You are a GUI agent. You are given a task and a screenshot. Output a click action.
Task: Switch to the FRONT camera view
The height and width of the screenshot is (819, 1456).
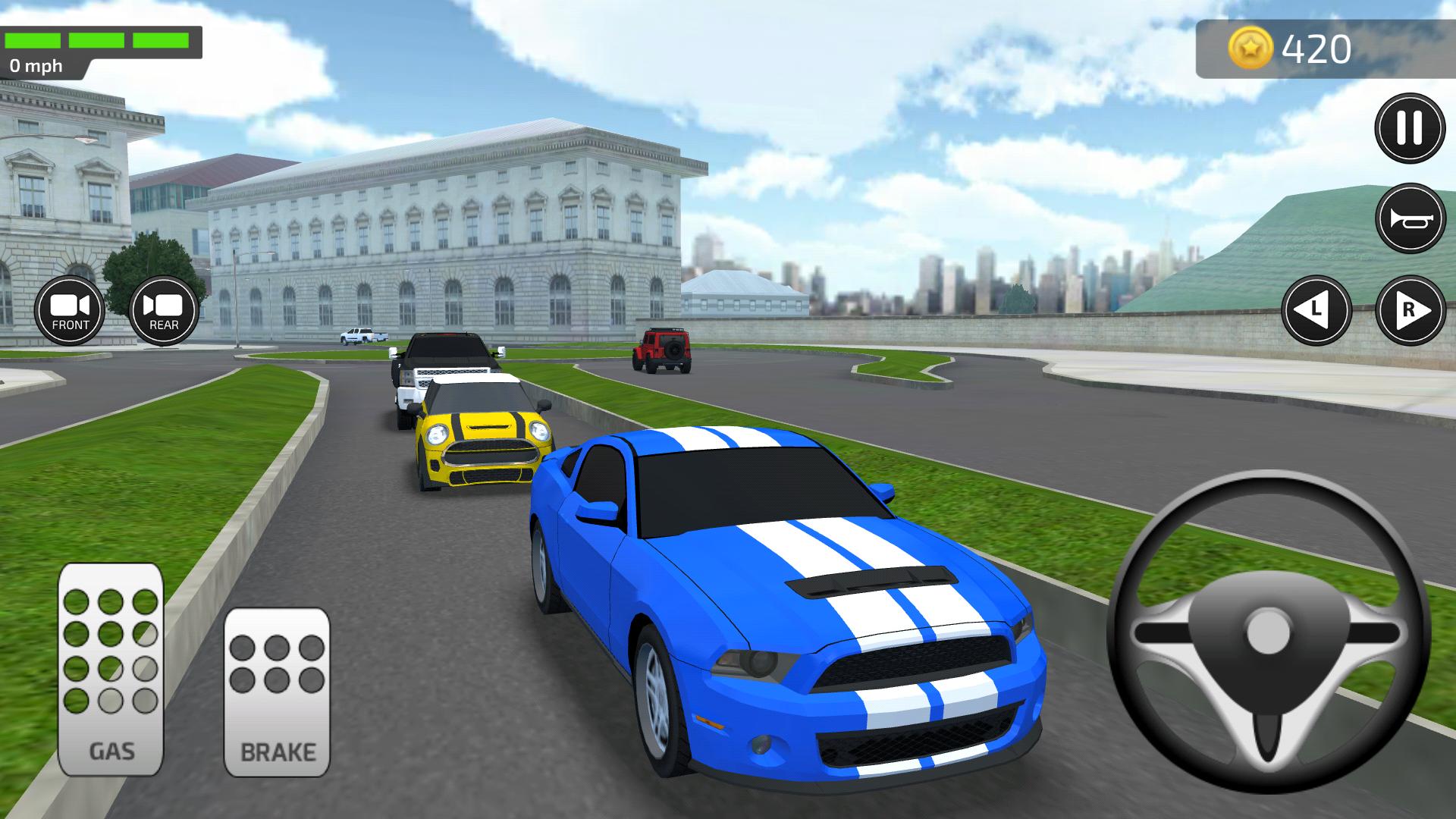(71, 311)
